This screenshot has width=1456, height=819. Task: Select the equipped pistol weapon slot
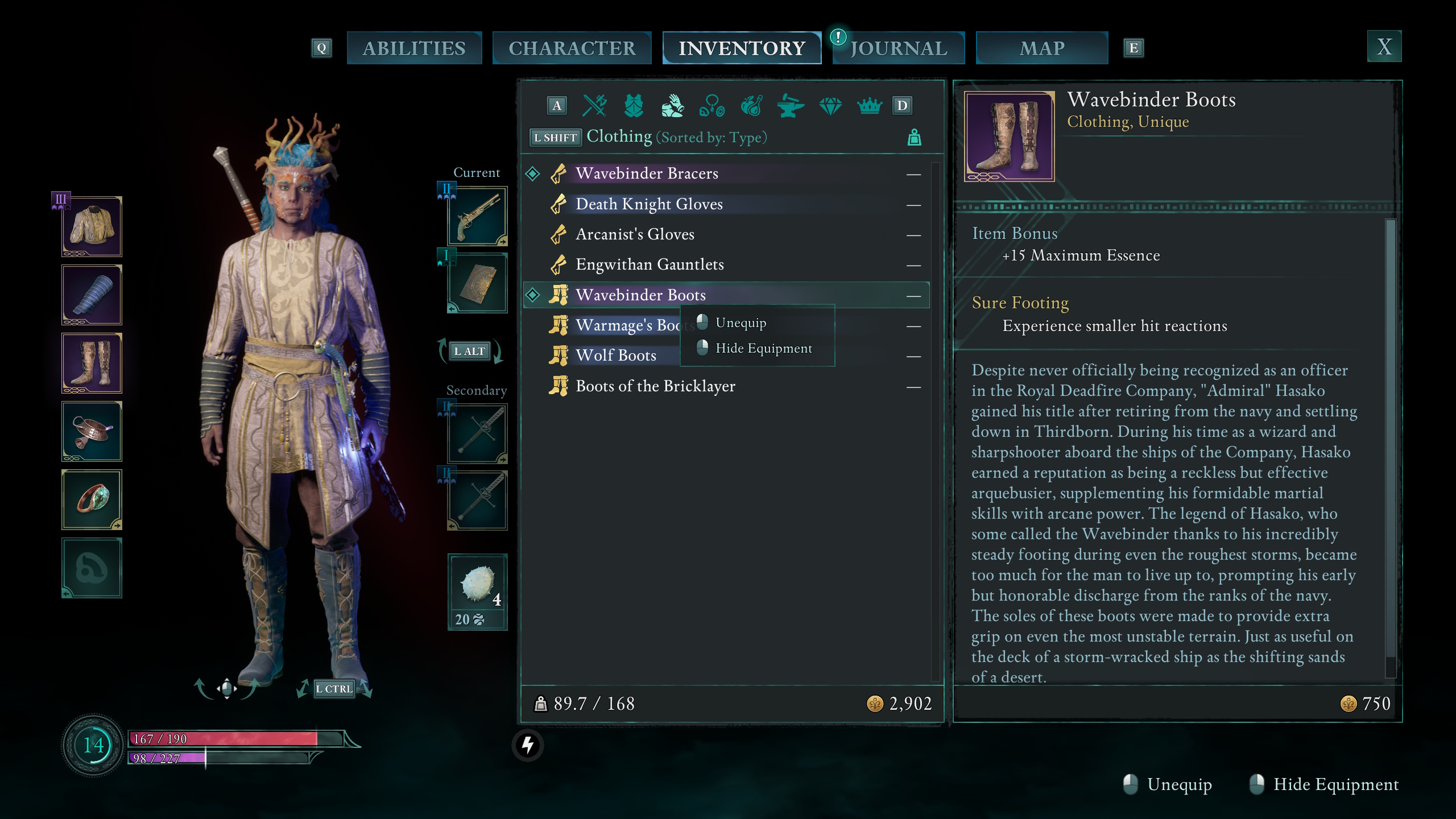click(477, 217)
